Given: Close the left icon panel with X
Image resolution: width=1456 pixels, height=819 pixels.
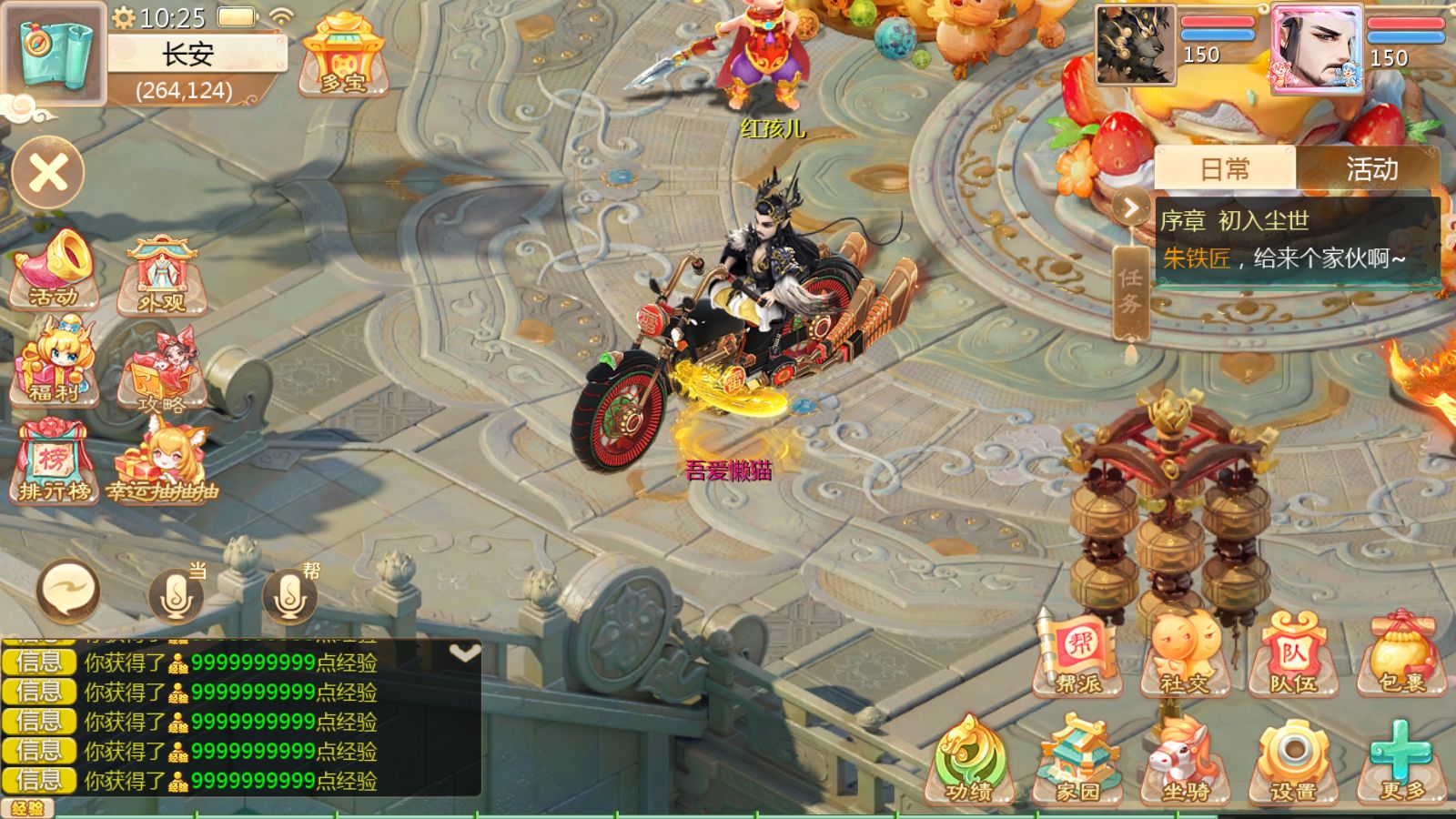Looking at the screenshot, I should tap(48, 172).
